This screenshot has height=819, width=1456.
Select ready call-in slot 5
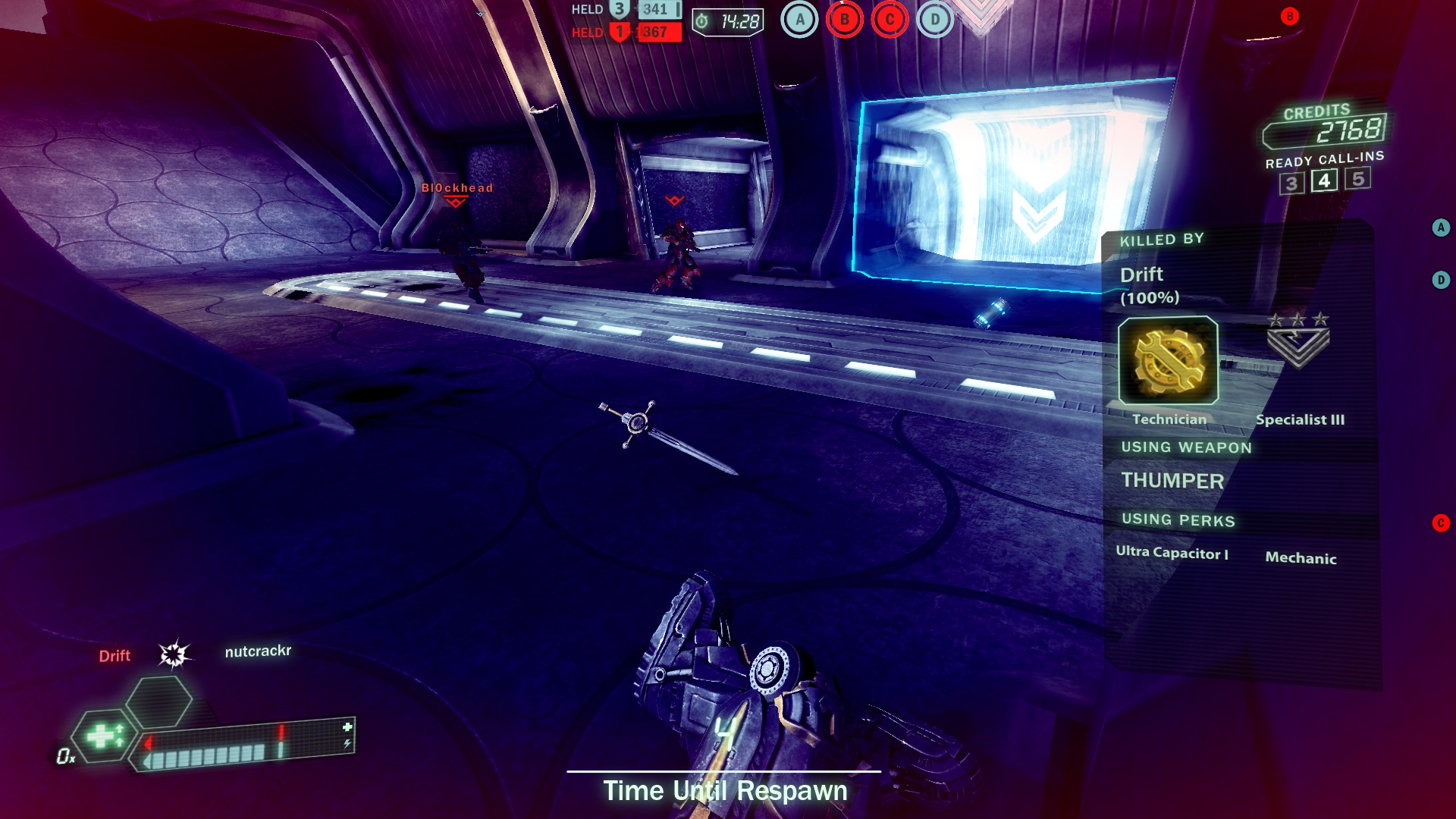coord(1357,178)
